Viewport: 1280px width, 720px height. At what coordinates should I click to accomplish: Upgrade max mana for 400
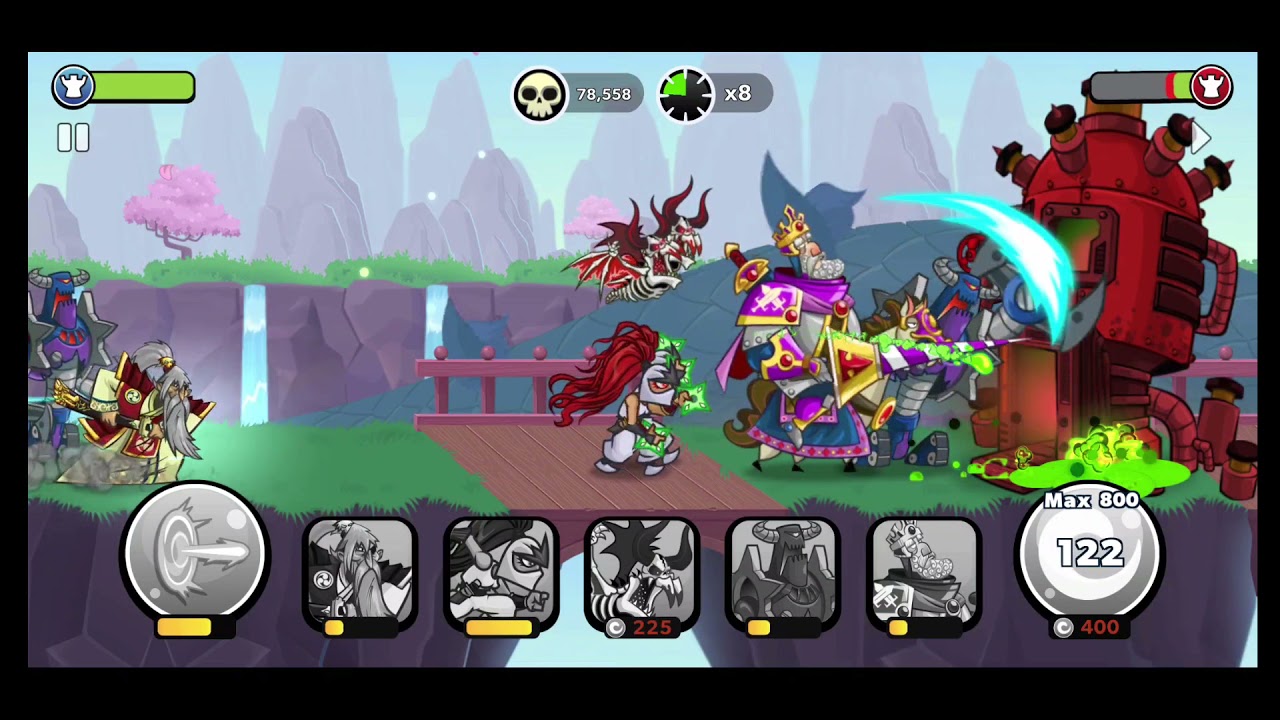click(1089, 558)
